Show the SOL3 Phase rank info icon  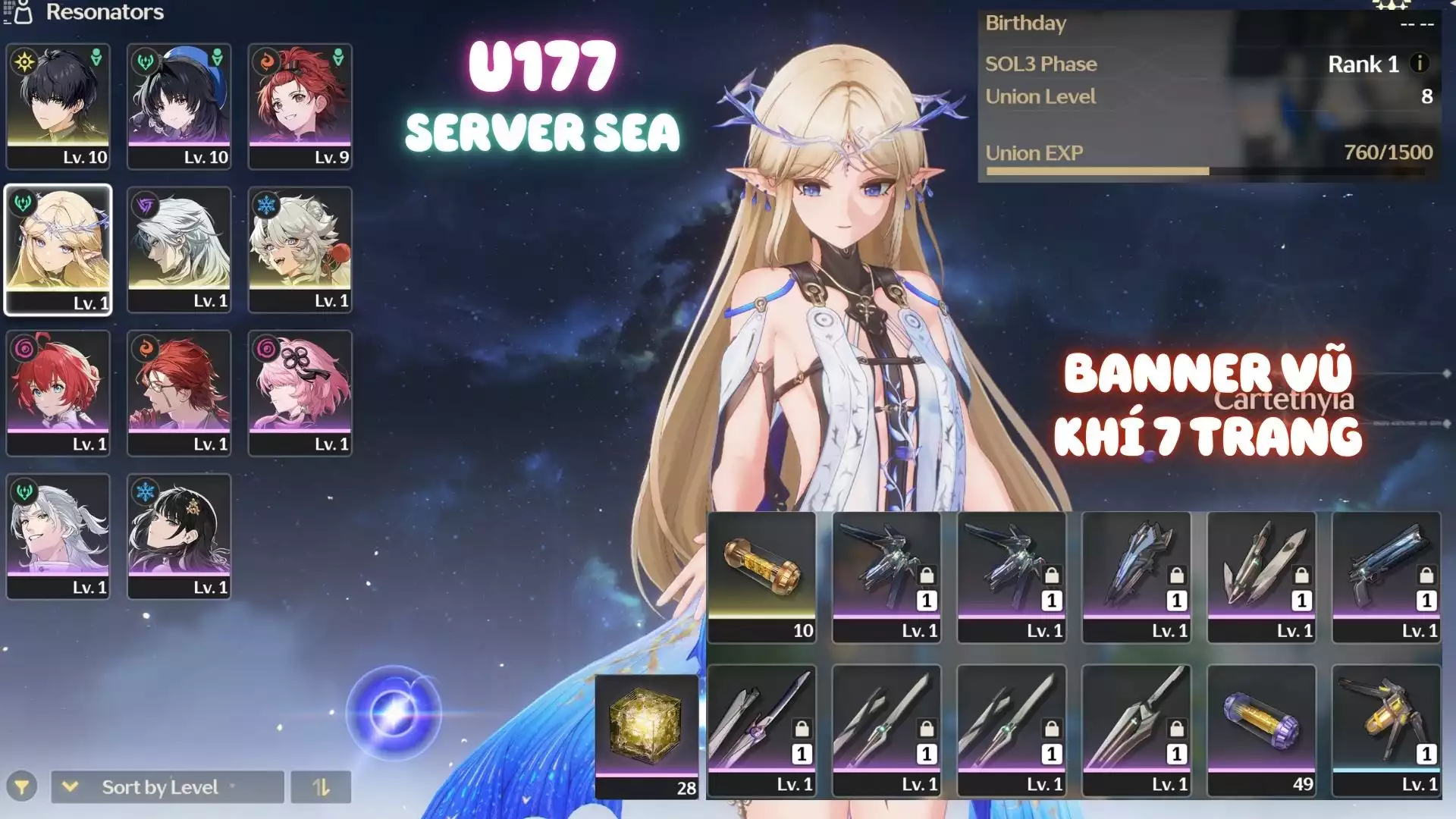coord(1420,64)
